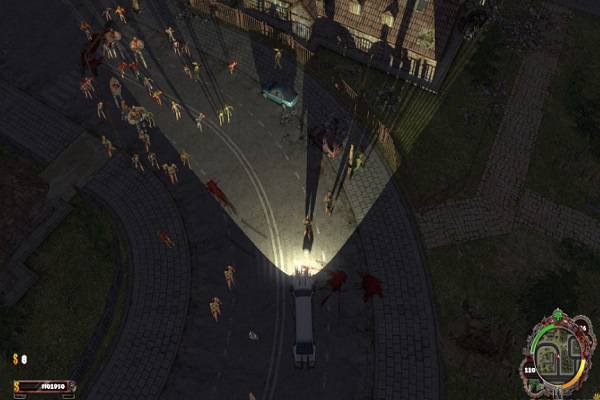Click the green emblem atop the minimap
Viewport: 600px width, 400px height.
pyautogui.click(x=560, y=318)
